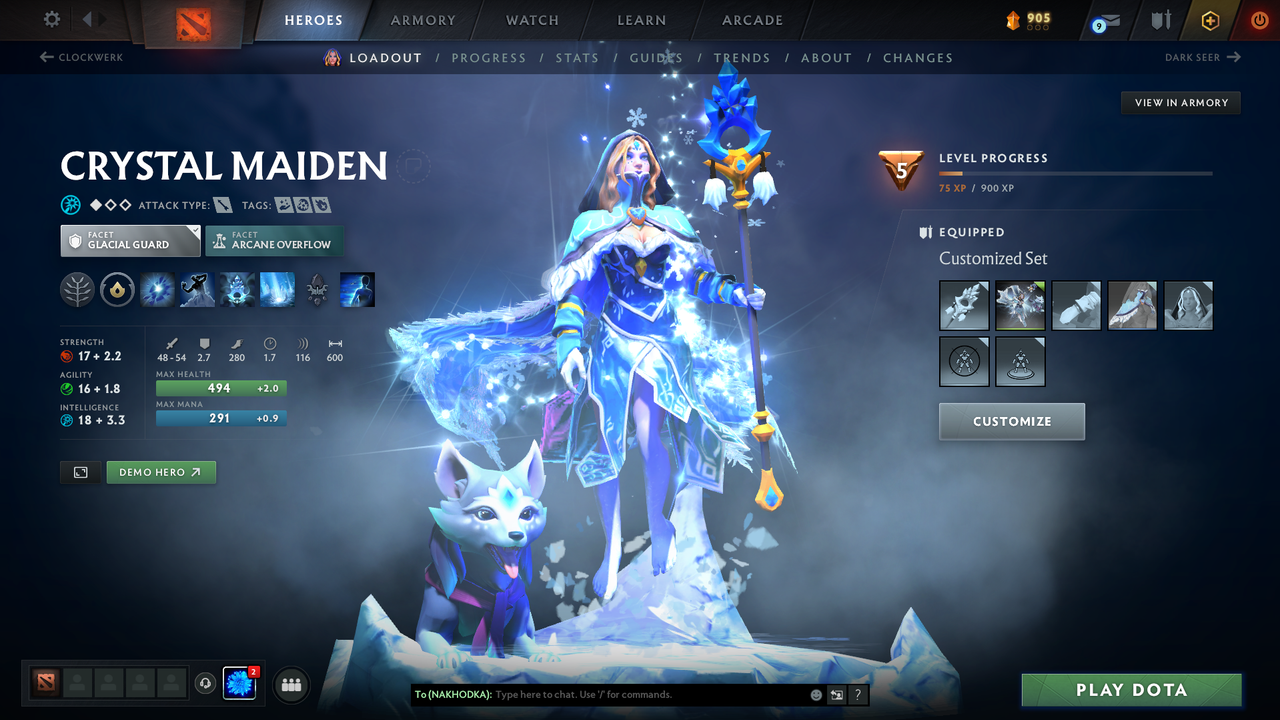Click the voice chat headset icon
Image resolution: width=1280 pixels, height=720 pixels.
click(206, 684)
